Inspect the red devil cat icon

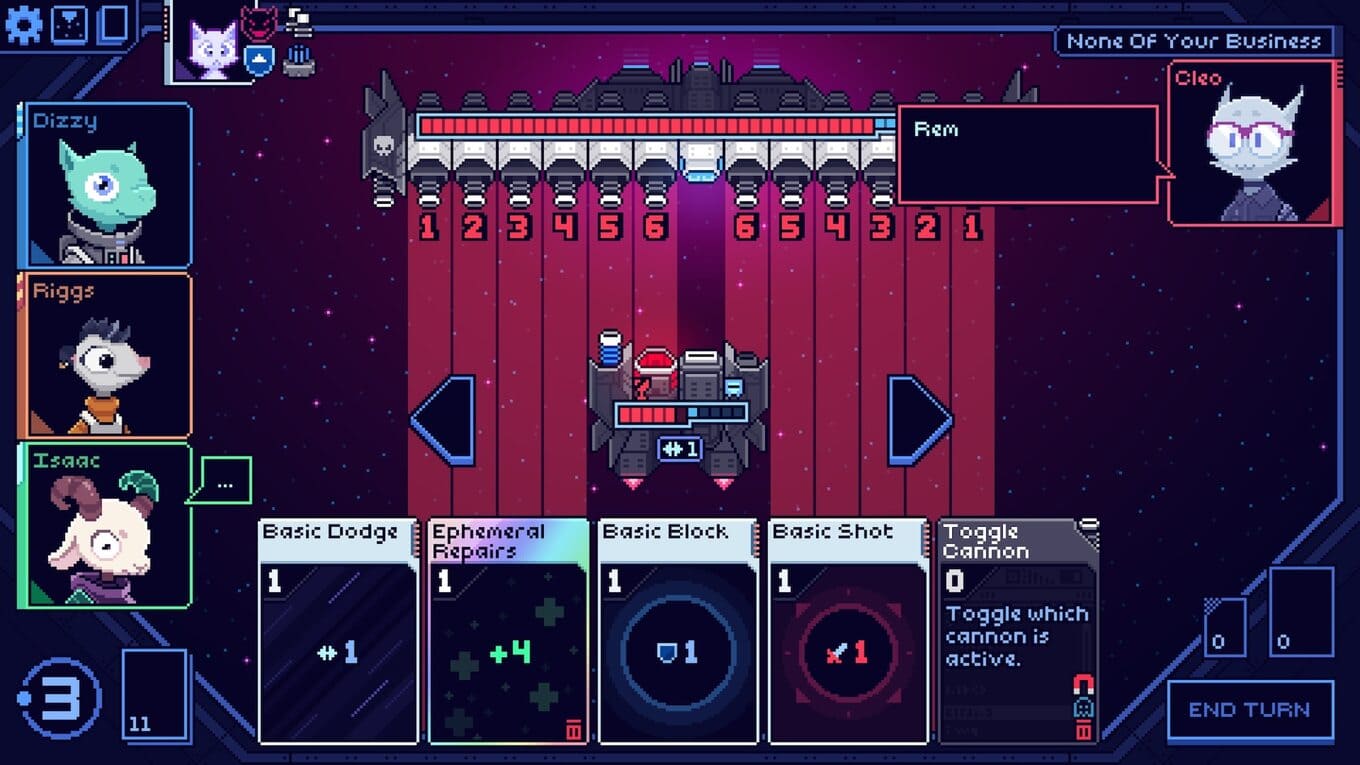260,22
